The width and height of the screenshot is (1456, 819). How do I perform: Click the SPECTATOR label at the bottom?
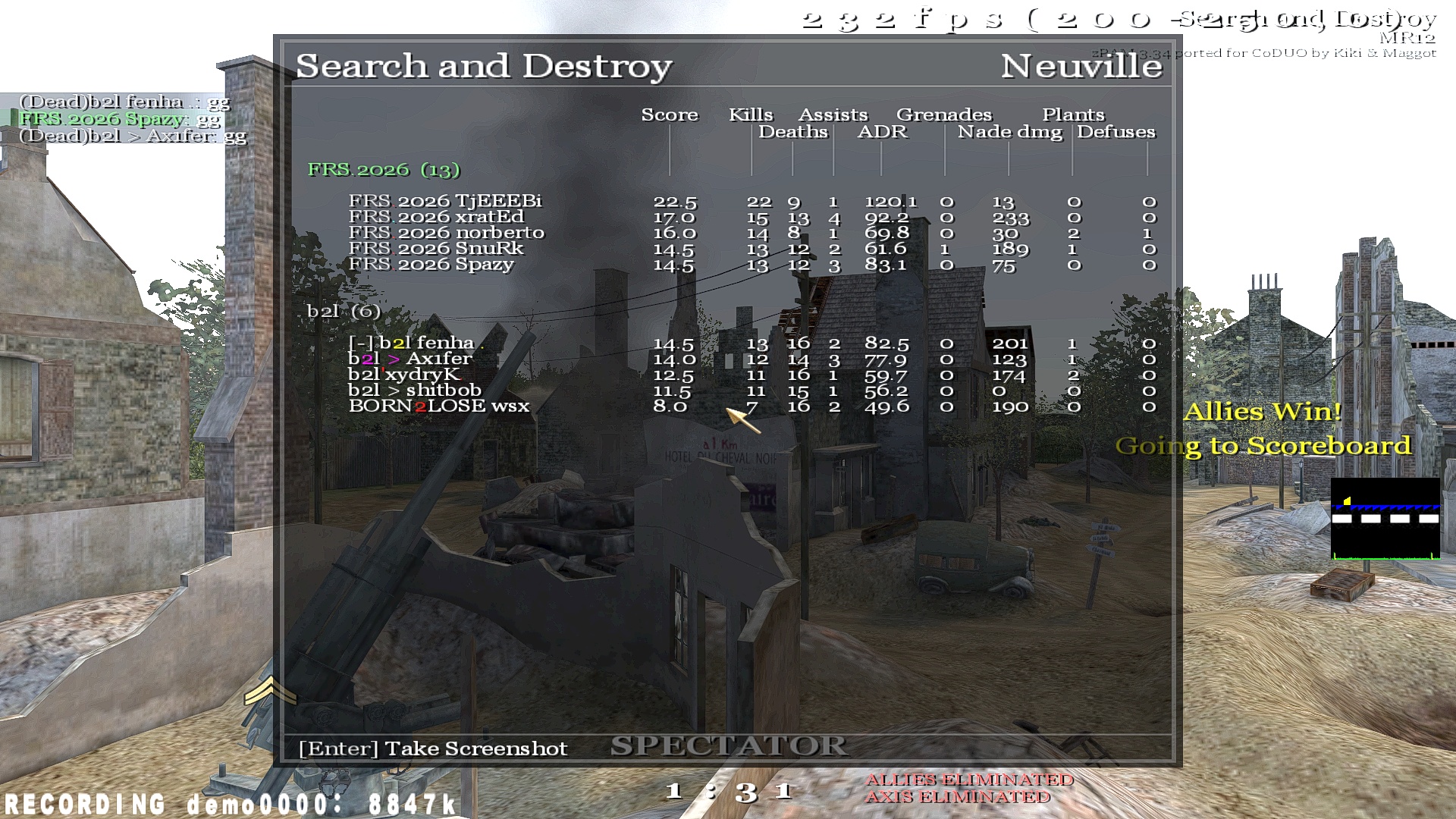point(730,746)
